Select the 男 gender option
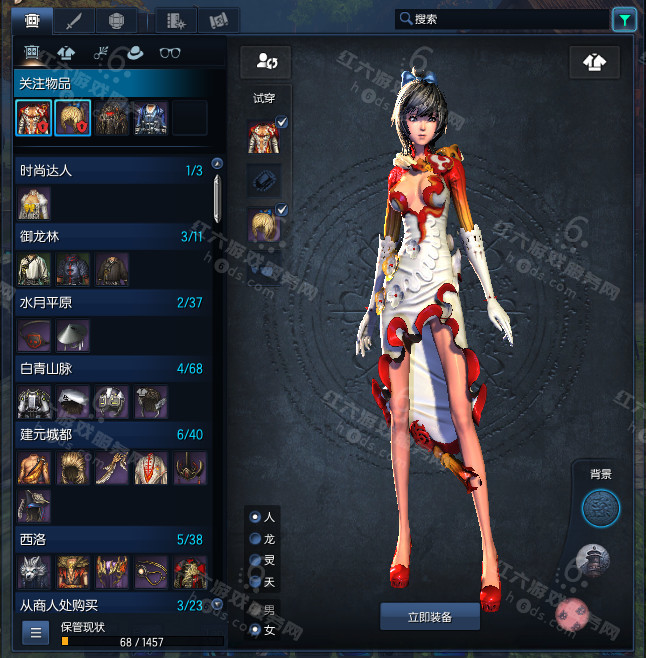The image size is (646, 658). (256, 609)
